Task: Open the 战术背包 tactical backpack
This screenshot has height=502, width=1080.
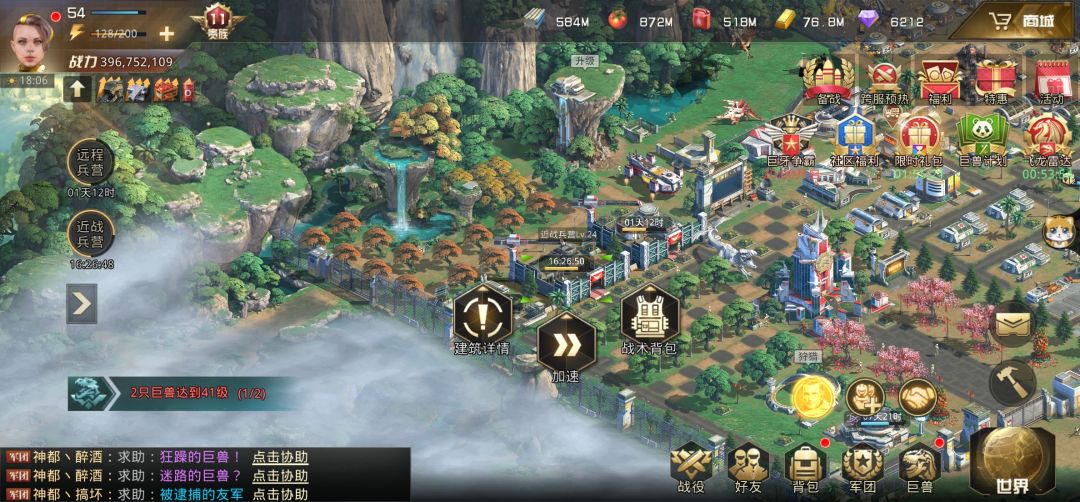Action: click(x=650, y=320)
